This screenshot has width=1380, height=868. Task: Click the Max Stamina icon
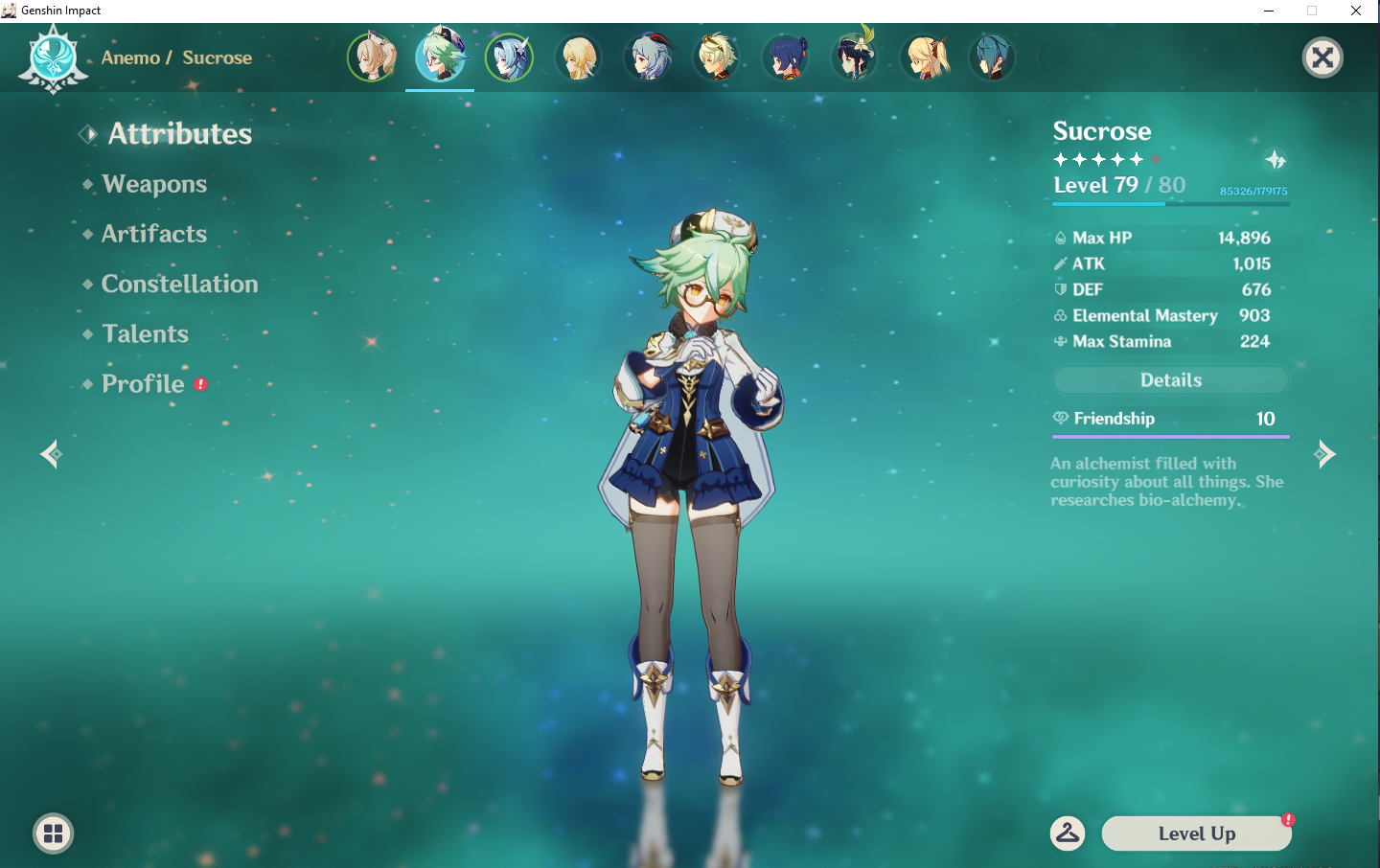pyautogui.click(x=1059, y=341)
